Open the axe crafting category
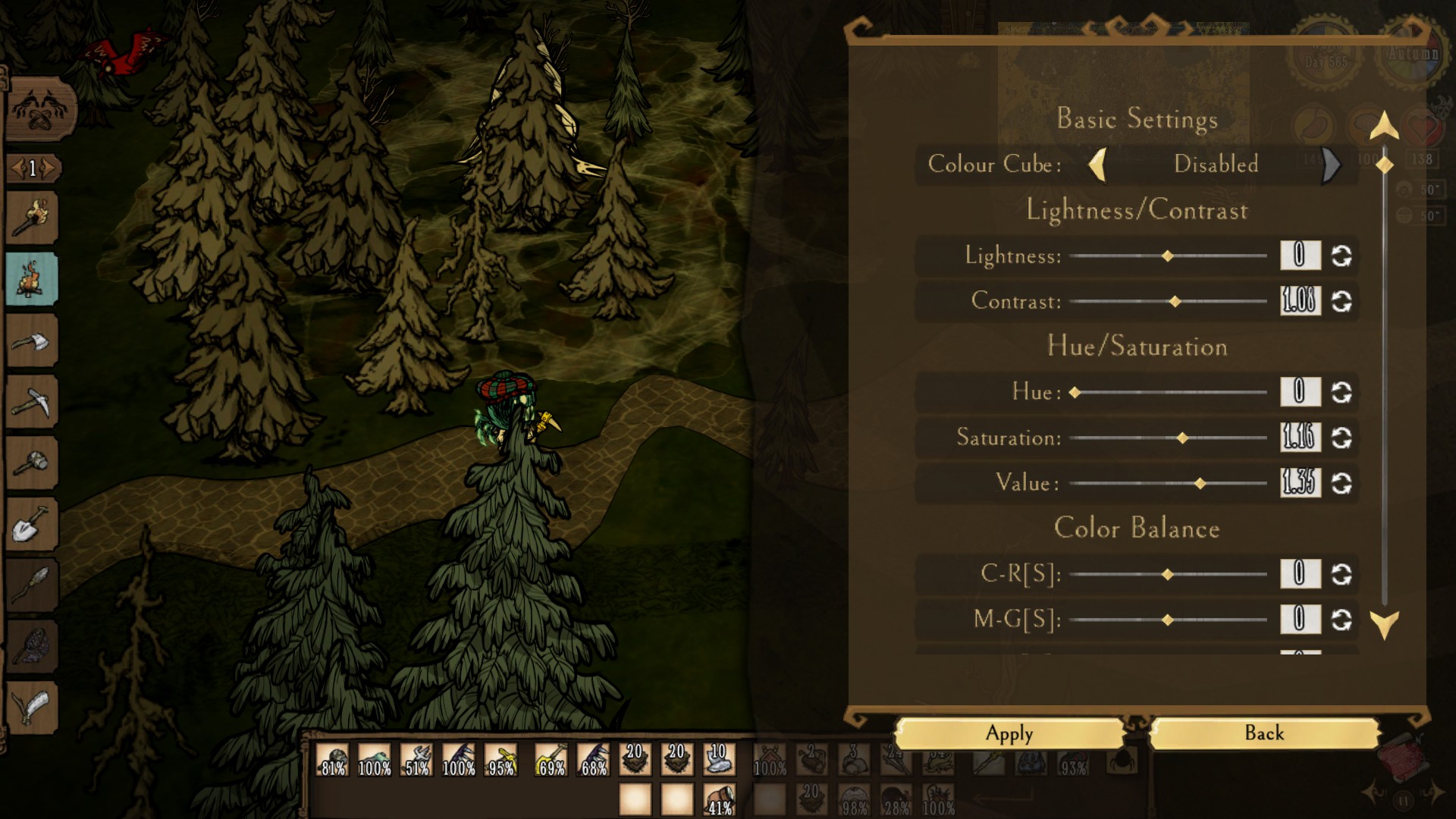The height and width of the screenshot is (819, 1456). [x=30, y=340]
